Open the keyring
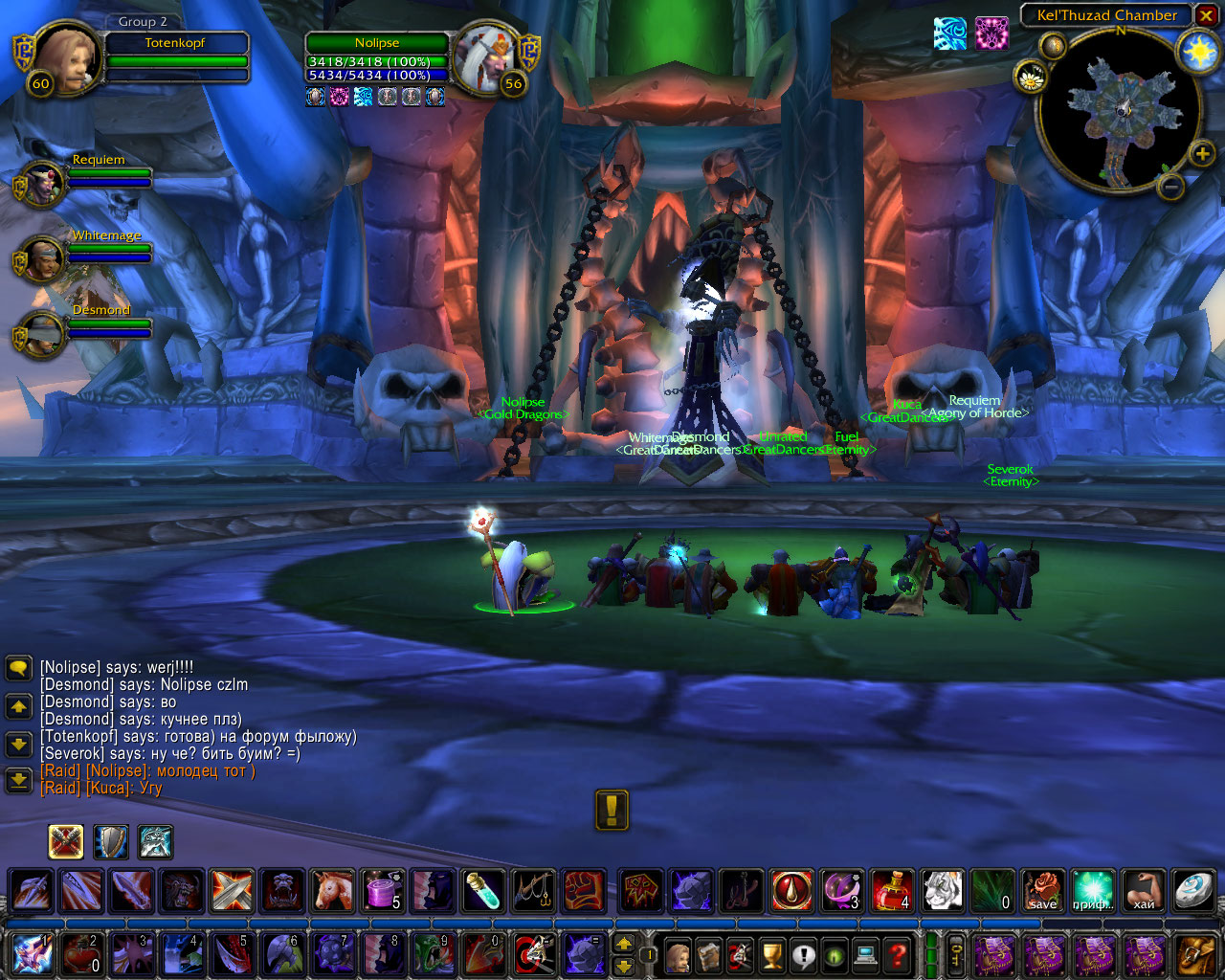This screenshot has width=1225, height=980. pyautogui.click(x=955, y=954)
